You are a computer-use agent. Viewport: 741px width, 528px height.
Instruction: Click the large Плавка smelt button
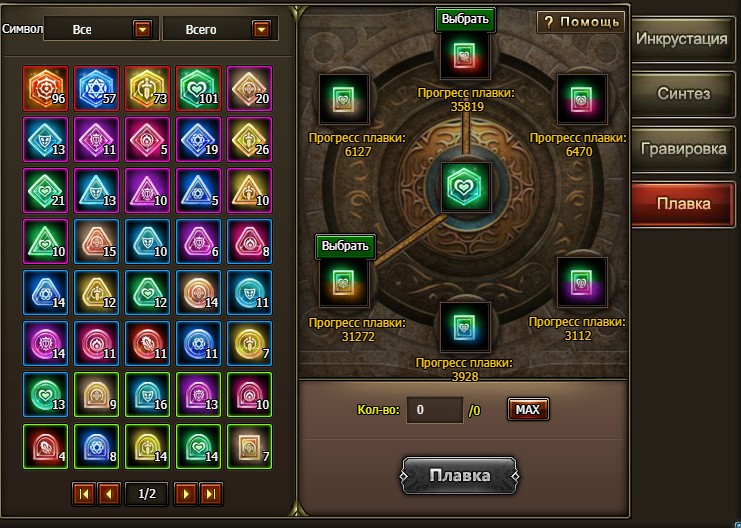pos(459,475)
